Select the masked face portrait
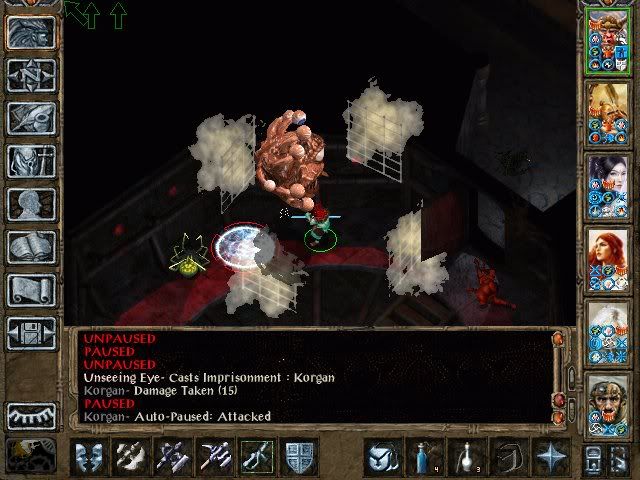The image size is (640, 480). coord(608,404)
